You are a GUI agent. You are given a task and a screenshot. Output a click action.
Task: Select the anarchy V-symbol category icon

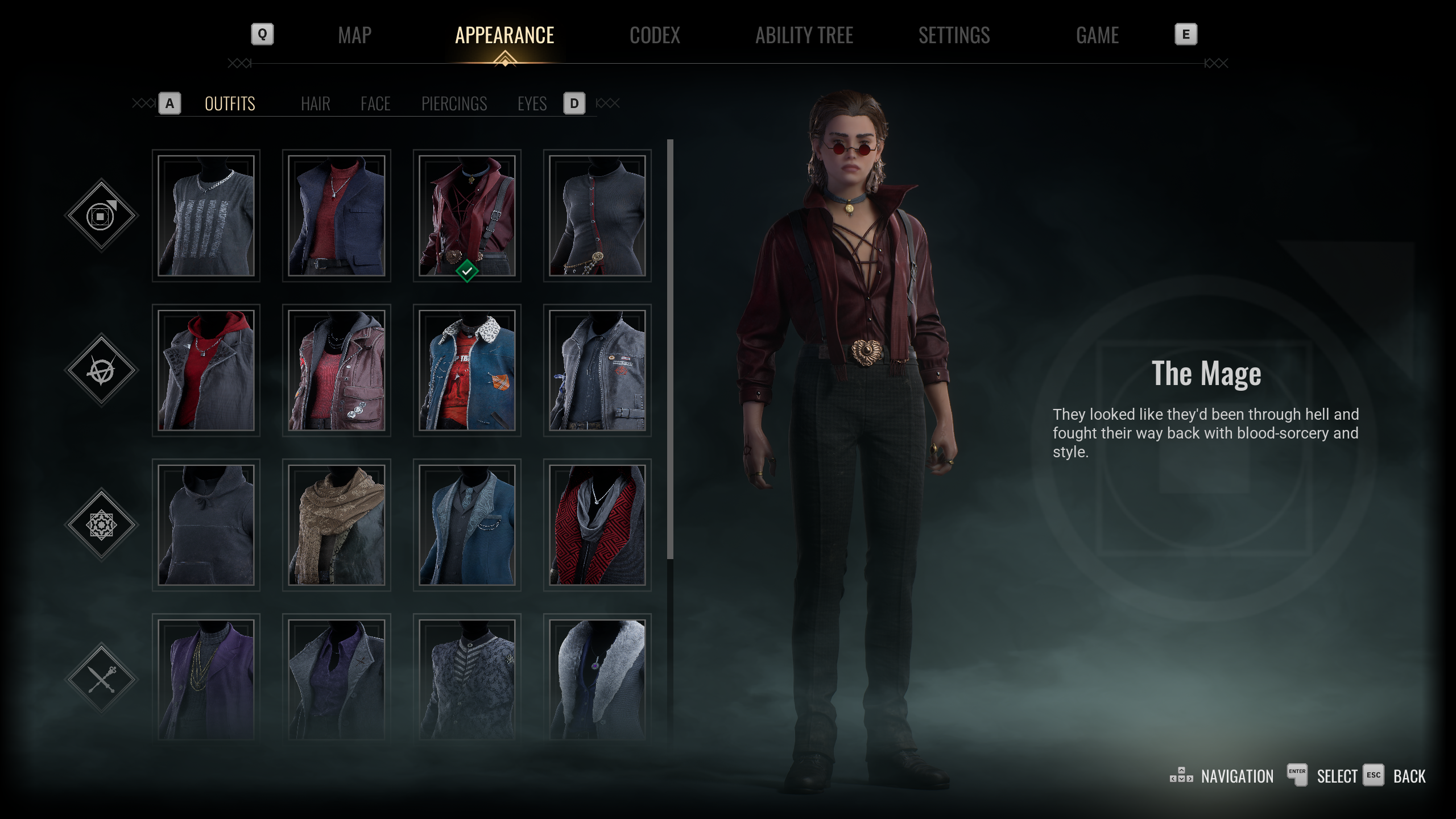coord(101,370)
